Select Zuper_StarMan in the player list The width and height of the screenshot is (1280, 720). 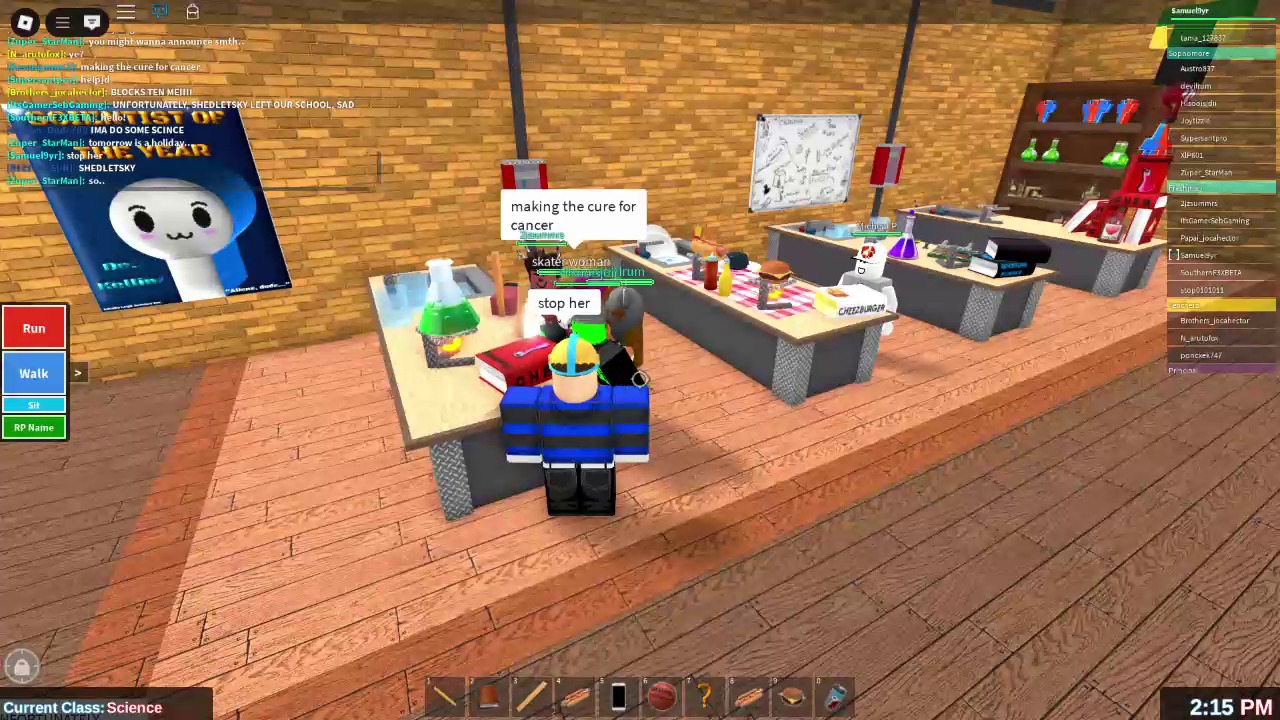(x=1205, y=173)
